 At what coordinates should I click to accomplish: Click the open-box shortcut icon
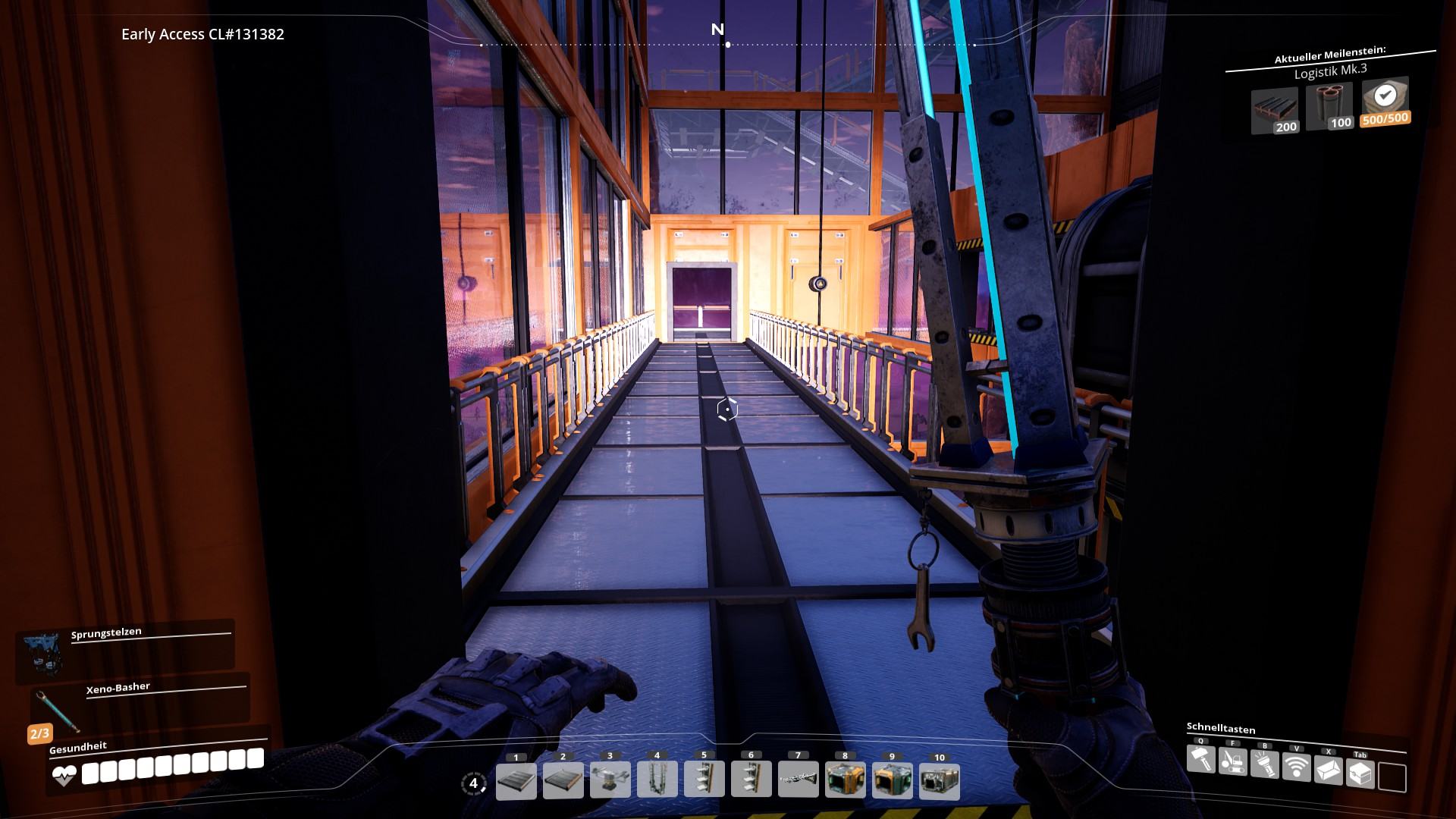[x=1328, y=770]
